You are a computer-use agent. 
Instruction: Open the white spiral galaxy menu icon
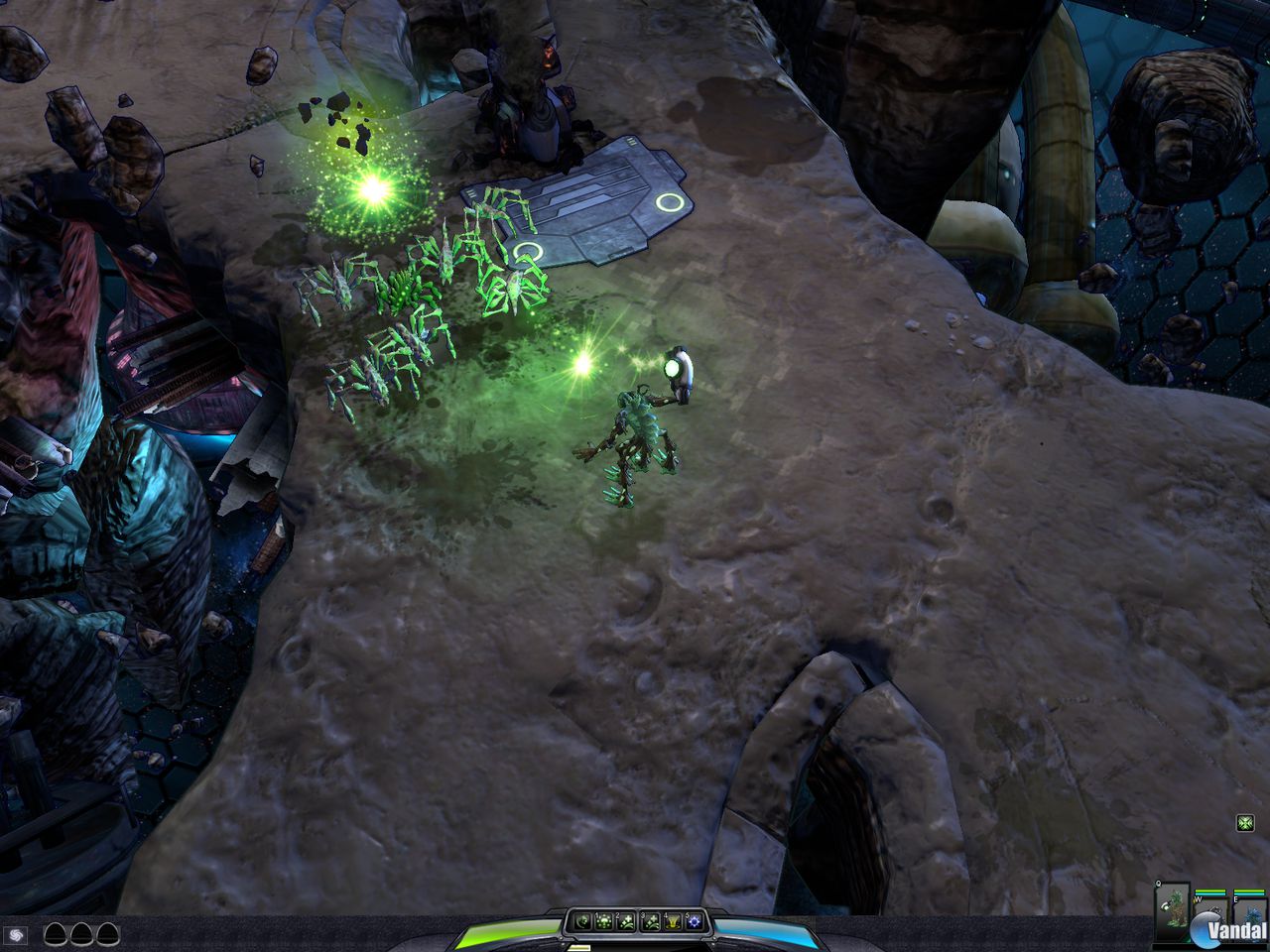tap(17, 934)
